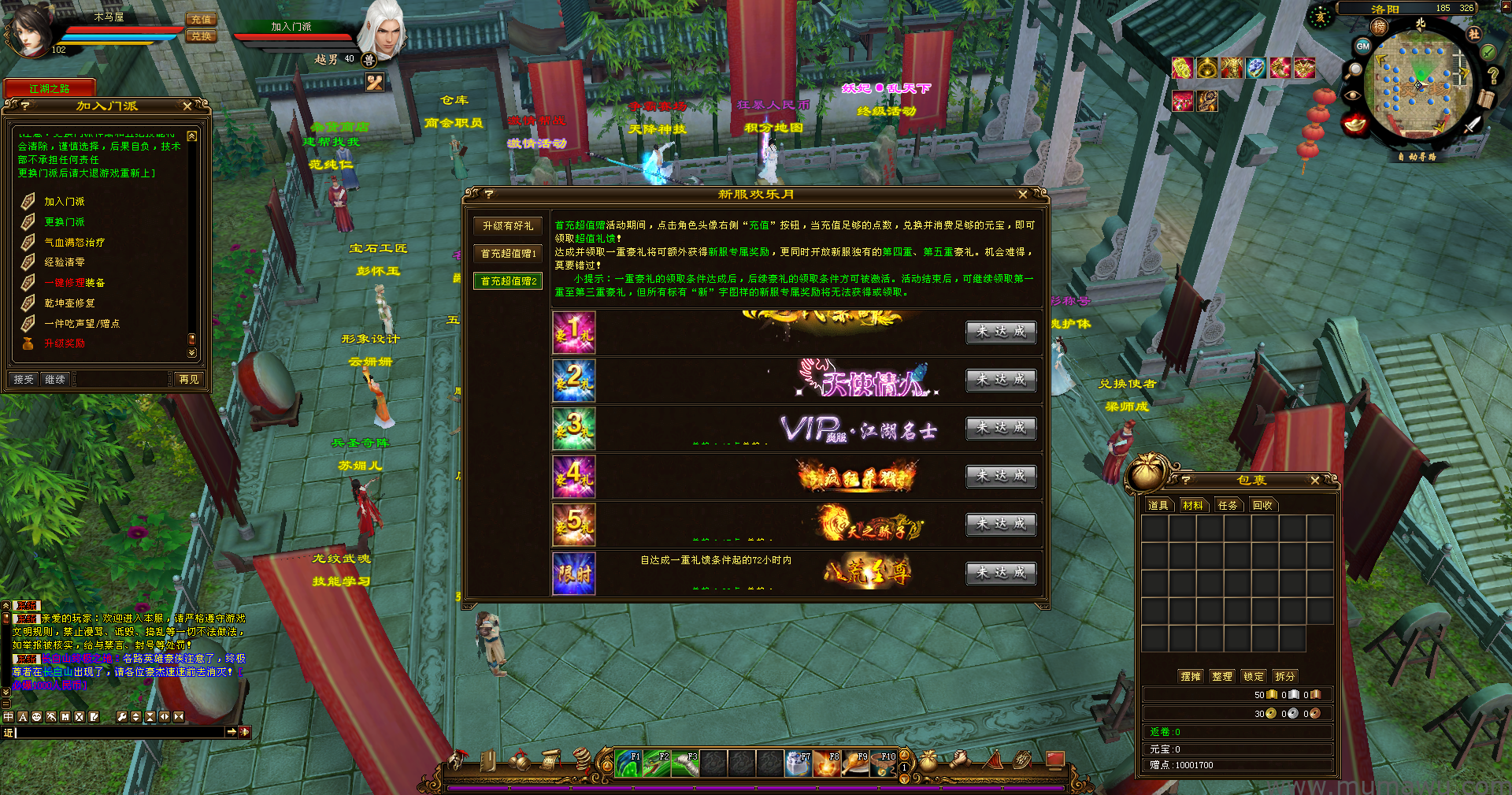The width and height of the screenshot is (1512, 795).
Task: Switch to the 任务 bag tab
Action: (x=1227, y=506)
